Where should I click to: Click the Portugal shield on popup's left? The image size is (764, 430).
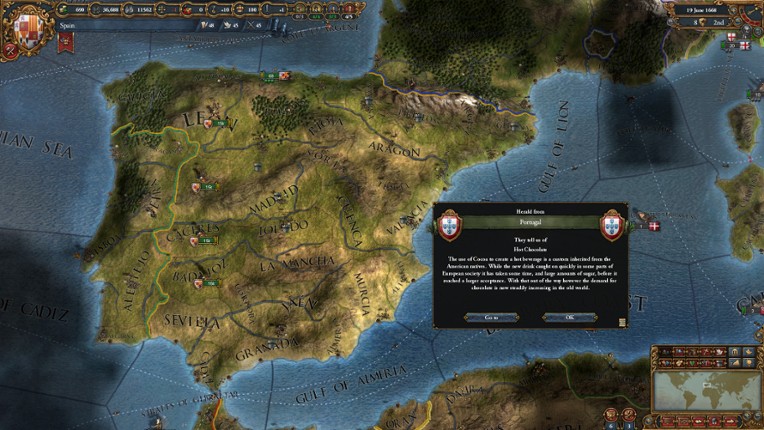(x=450, y=224)
